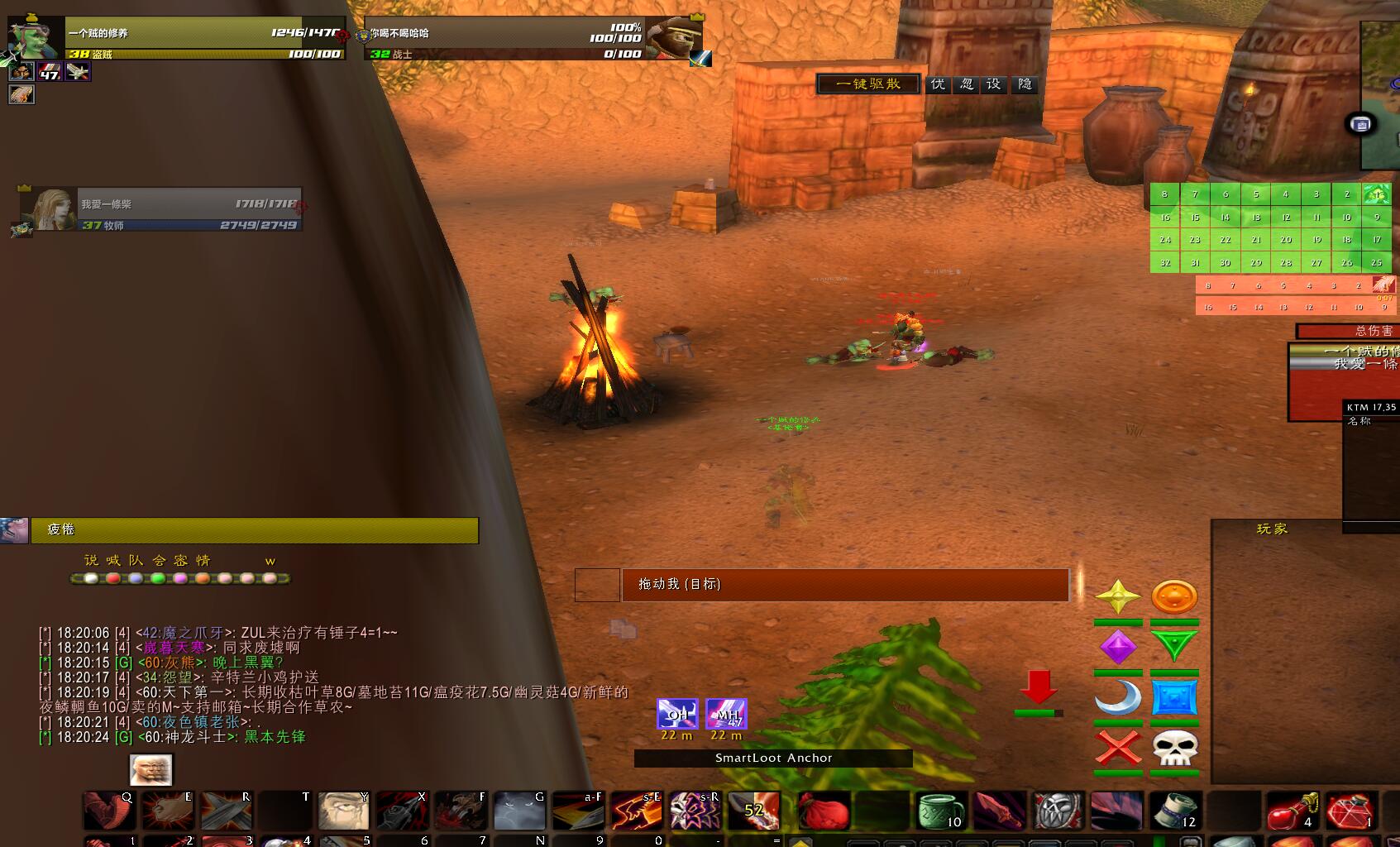
Task: Use the red healing potion slot
Action: (x=1291, y=810)
